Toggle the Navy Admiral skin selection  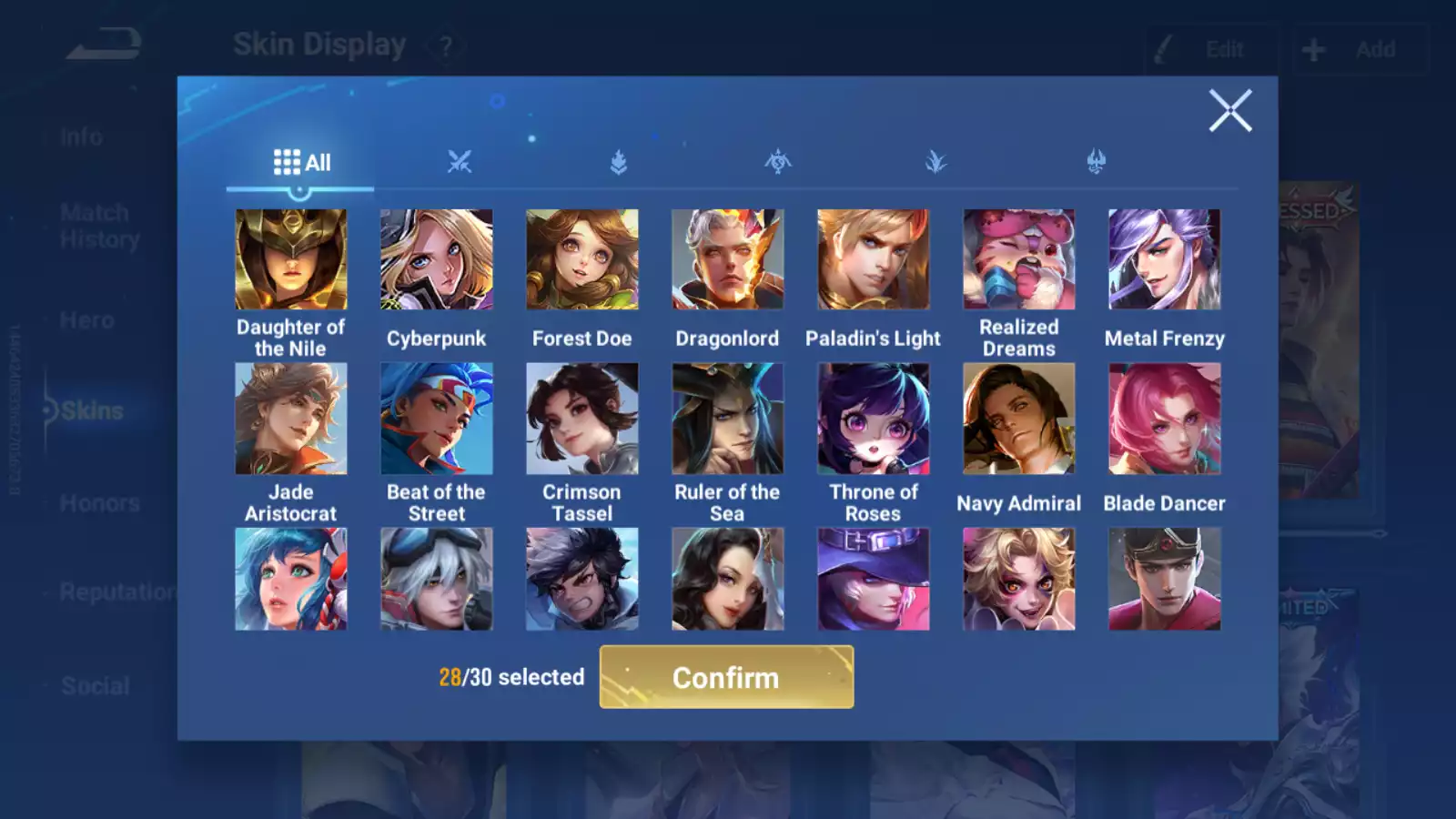point(1018,420)
